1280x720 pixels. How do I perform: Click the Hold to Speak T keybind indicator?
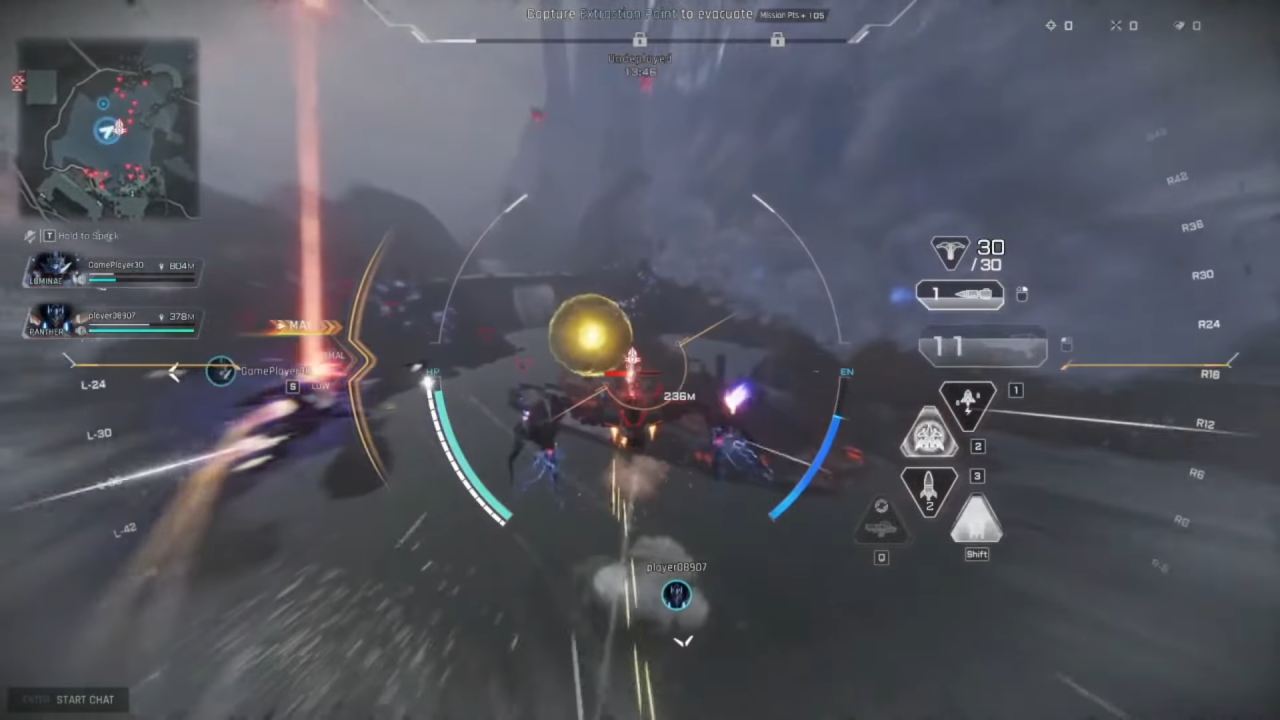pos(48,235)
